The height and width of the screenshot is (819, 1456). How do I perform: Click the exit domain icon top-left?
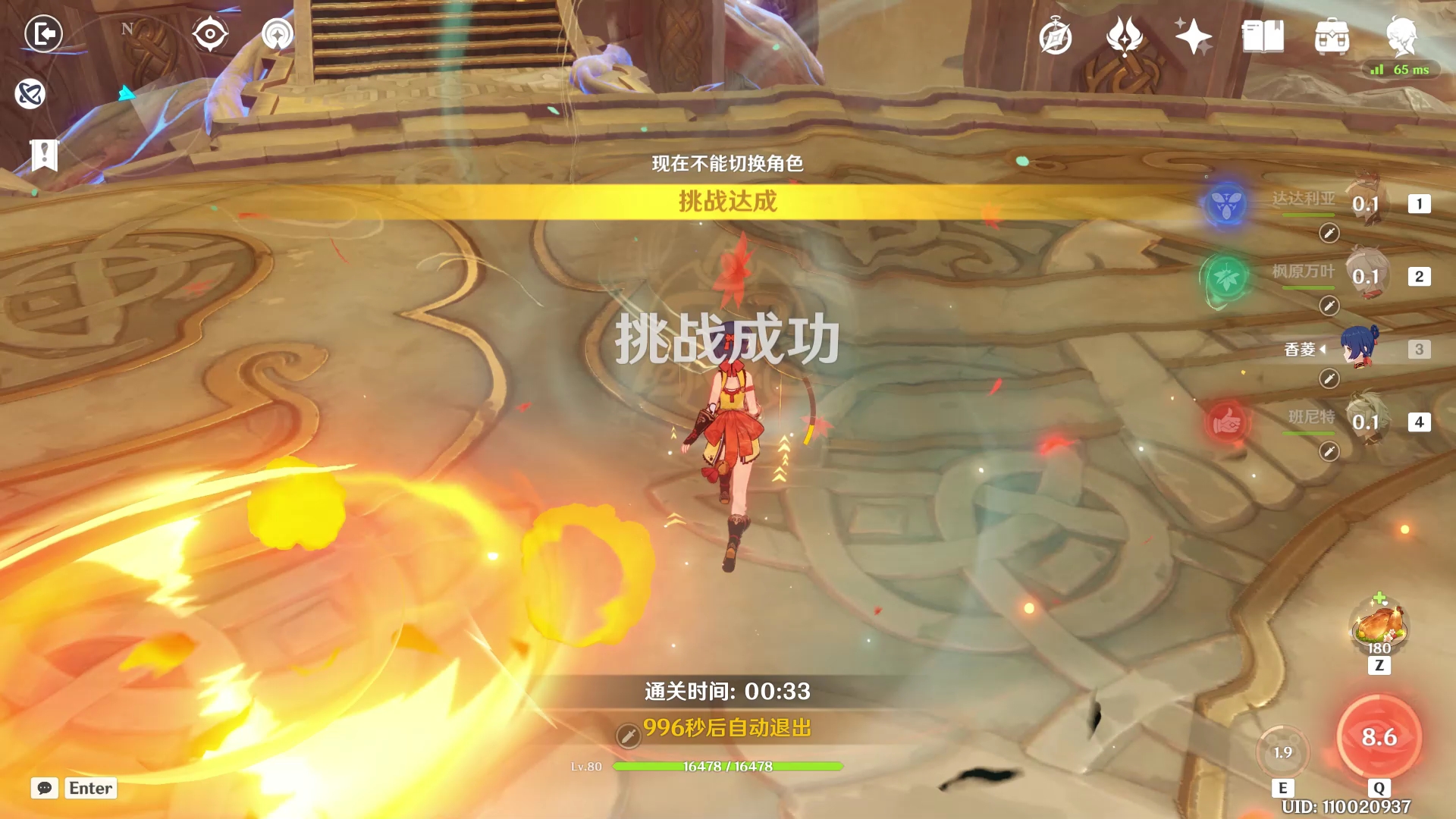pyautogui.click(x=43, y=34)
